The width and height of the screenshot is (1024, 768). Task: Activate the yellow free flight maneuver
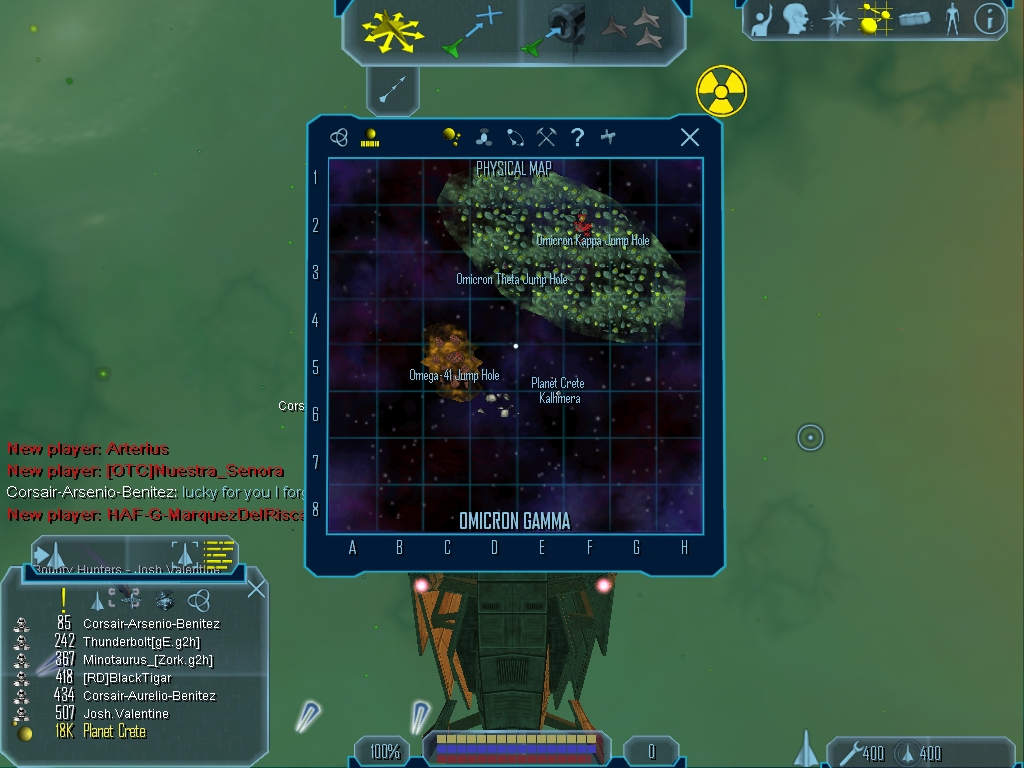point(393,31)
